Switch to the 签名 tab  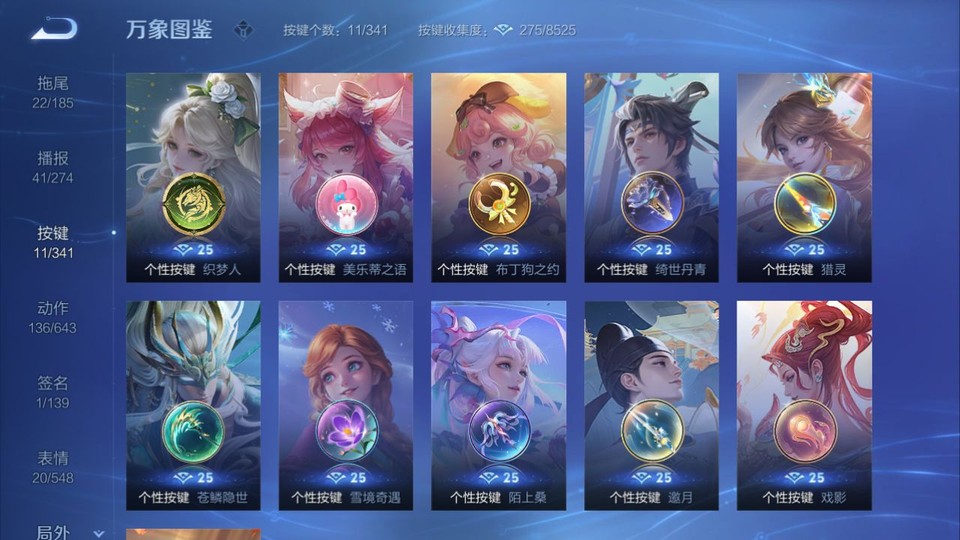(54, 391)
